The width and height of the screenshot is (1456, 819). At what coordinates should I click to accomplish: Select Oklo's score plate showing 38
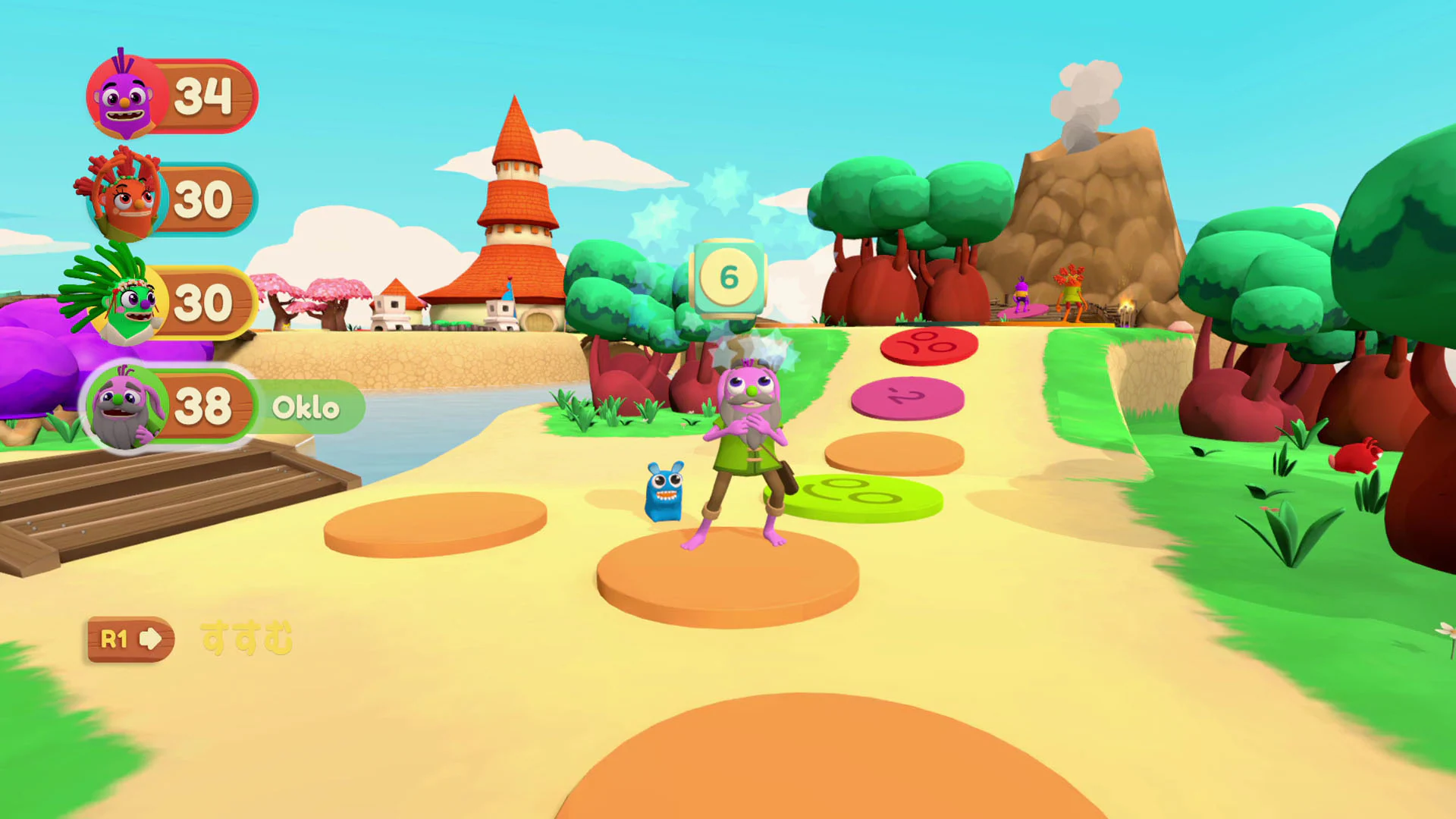point(206,406)
